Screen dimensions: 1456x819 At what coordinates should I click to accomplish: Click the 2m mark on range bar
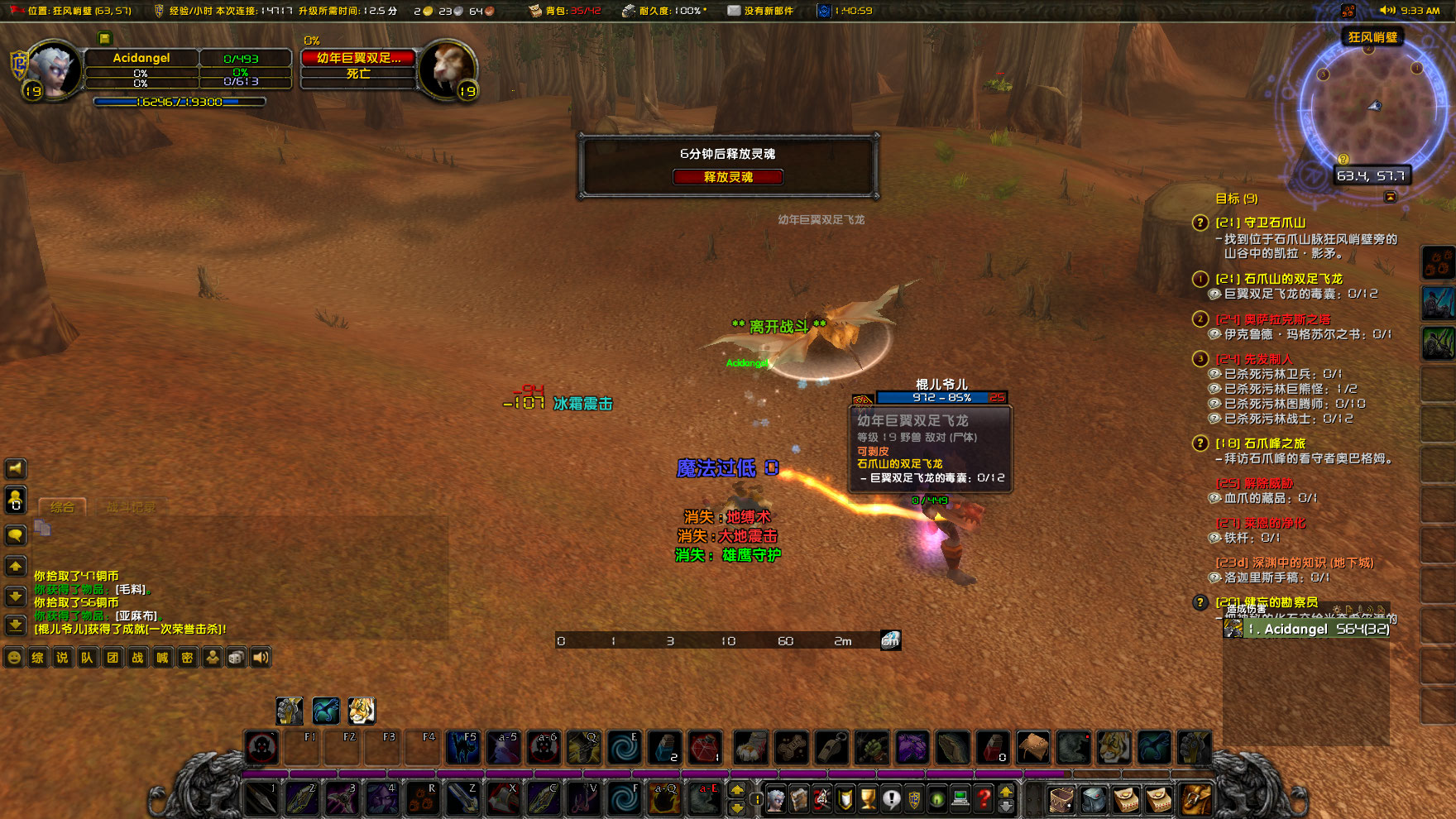(844, 640)
